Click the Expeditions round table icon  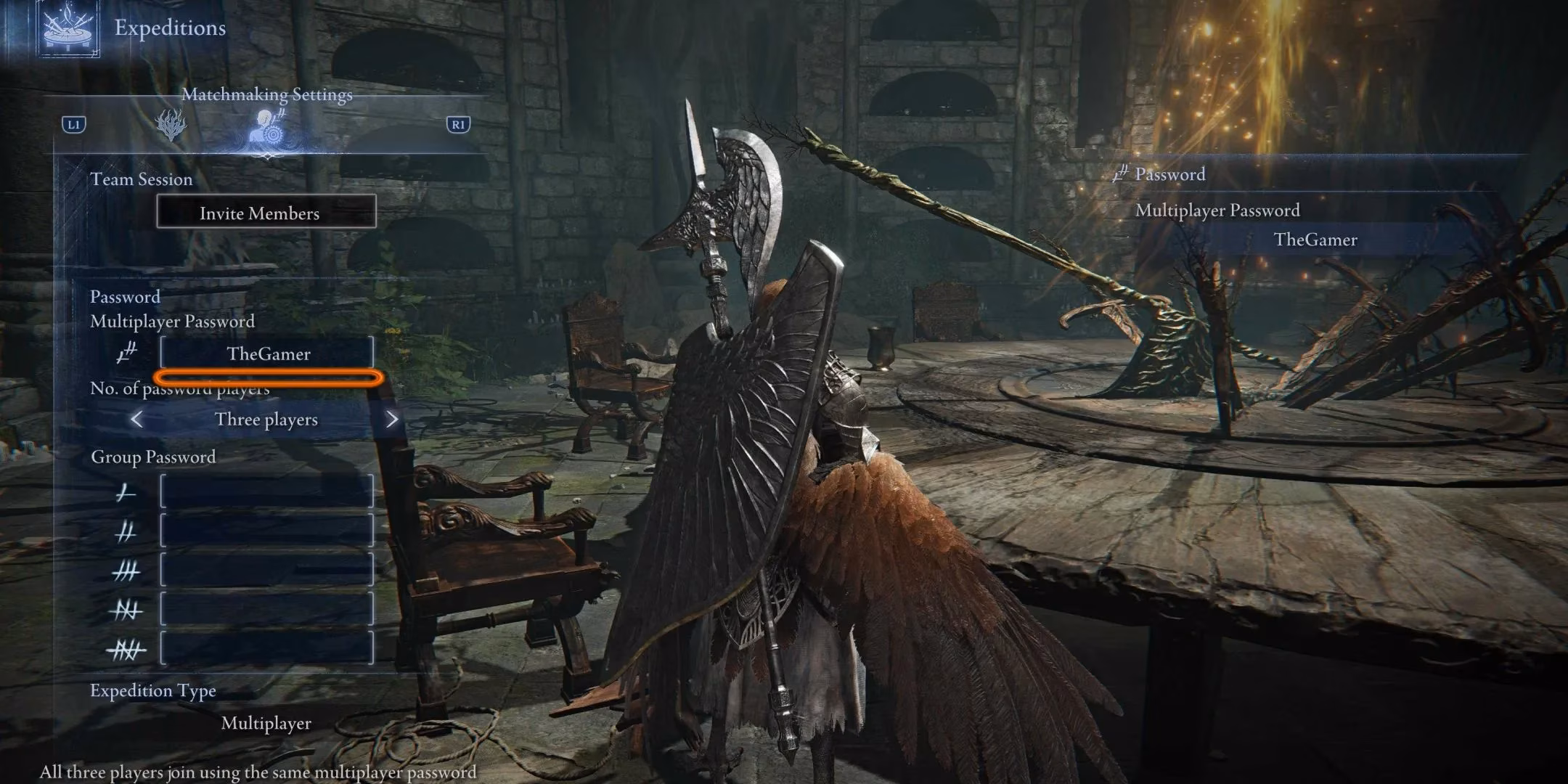[69, 30]
